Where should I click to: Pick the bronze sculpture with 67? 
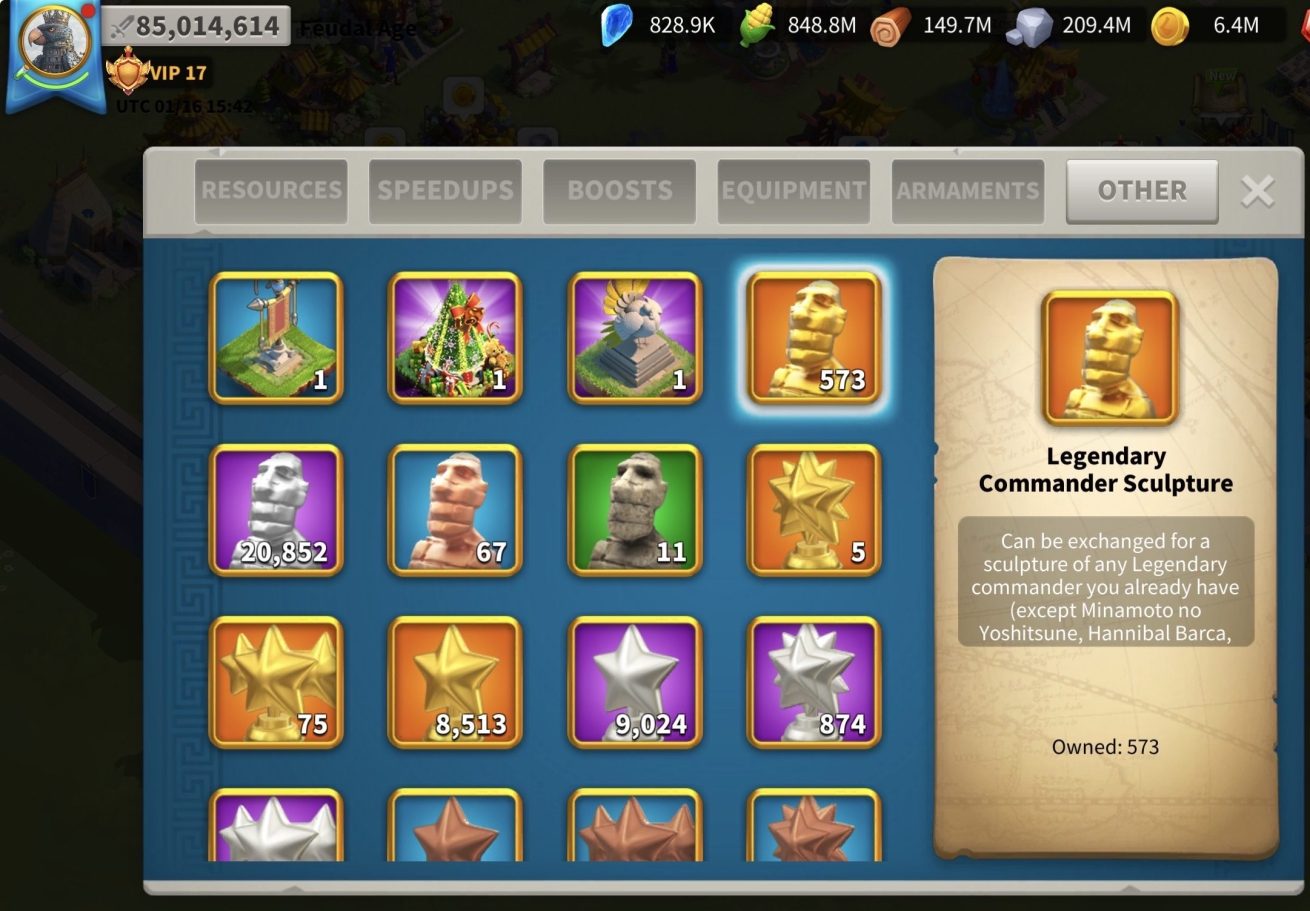pos(455,510)
